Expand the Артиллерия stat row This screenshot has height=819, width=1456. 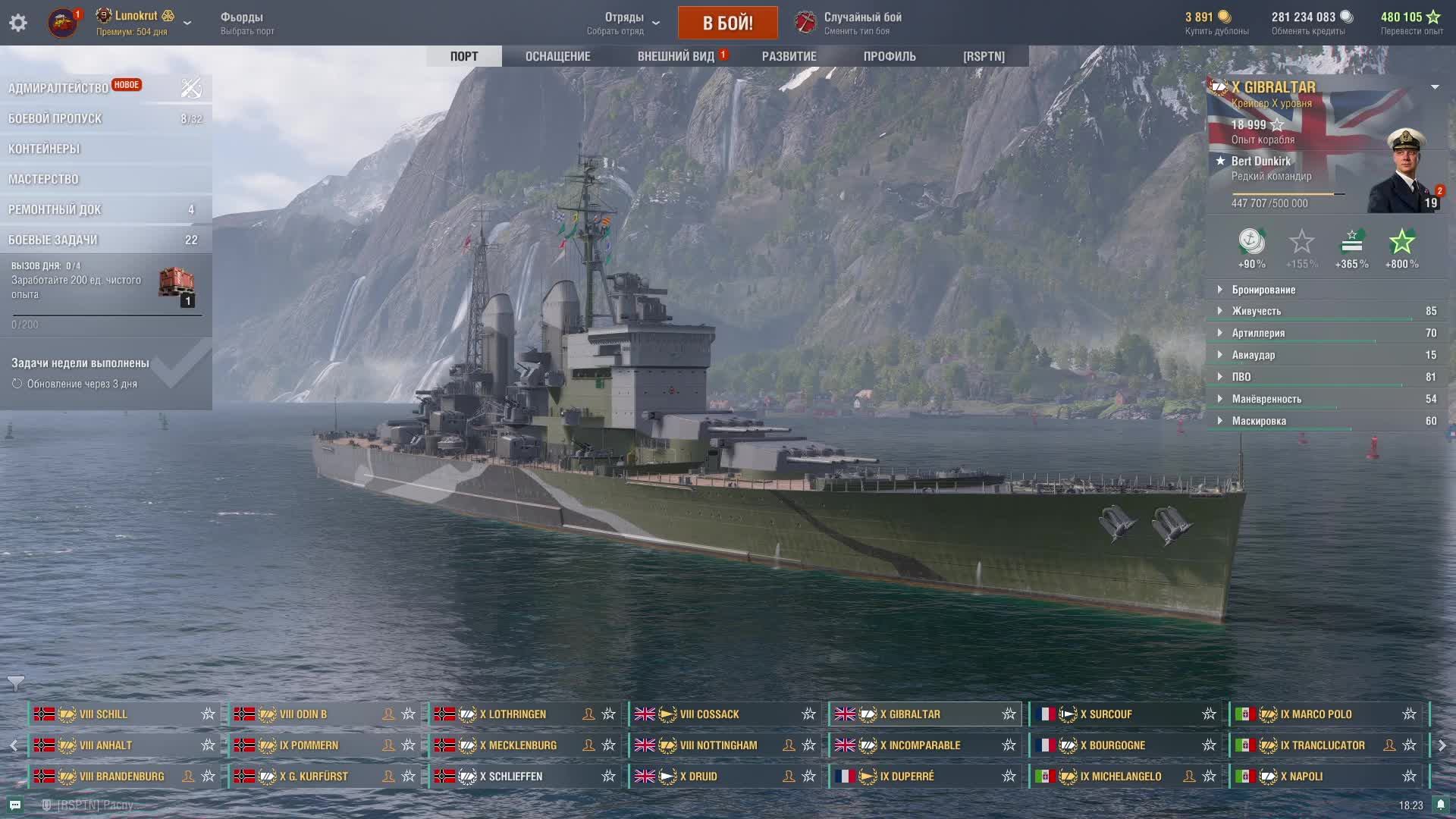1257,333
